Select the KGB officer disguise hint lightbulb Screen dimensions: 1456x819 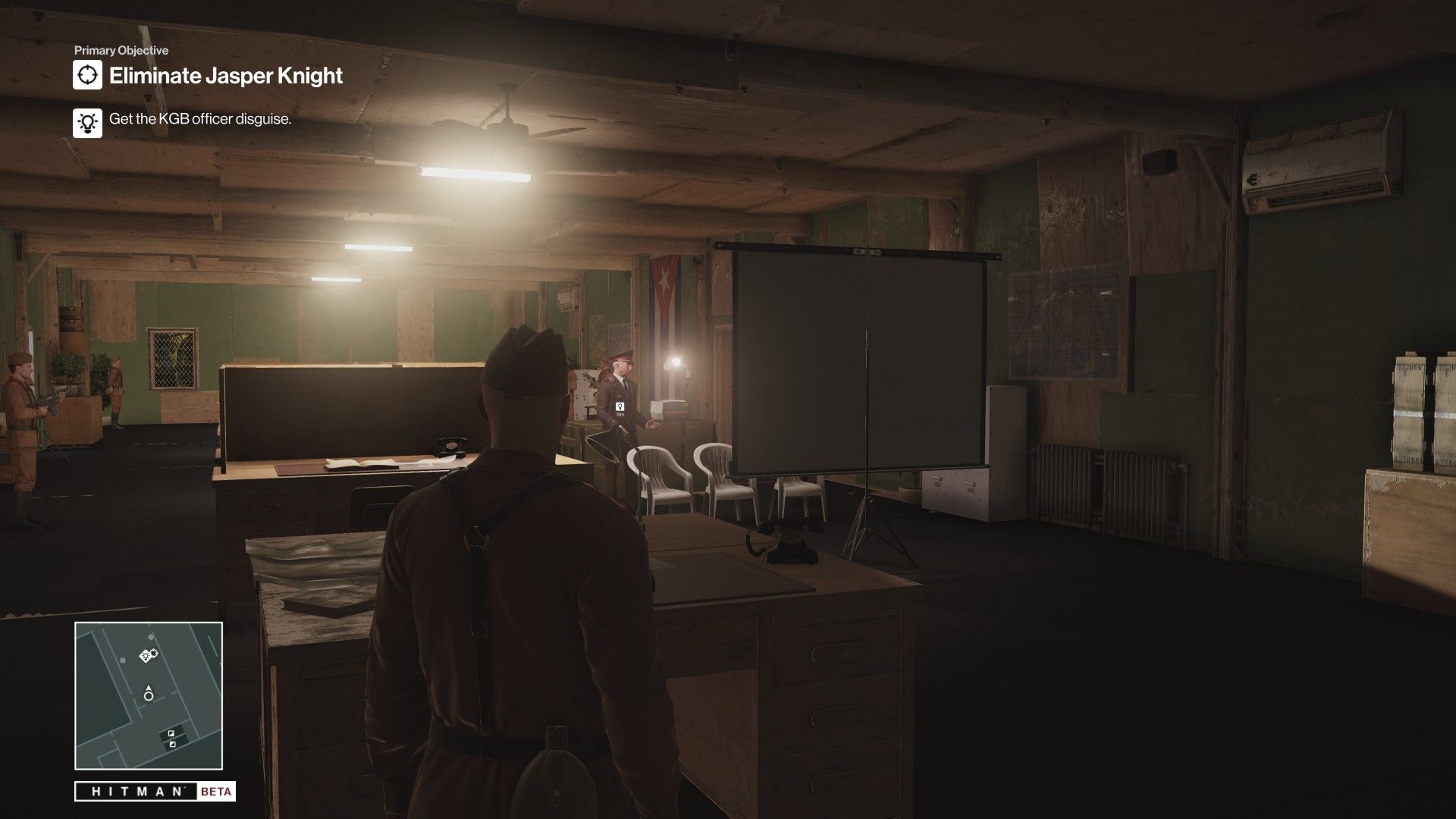(88, 122)
